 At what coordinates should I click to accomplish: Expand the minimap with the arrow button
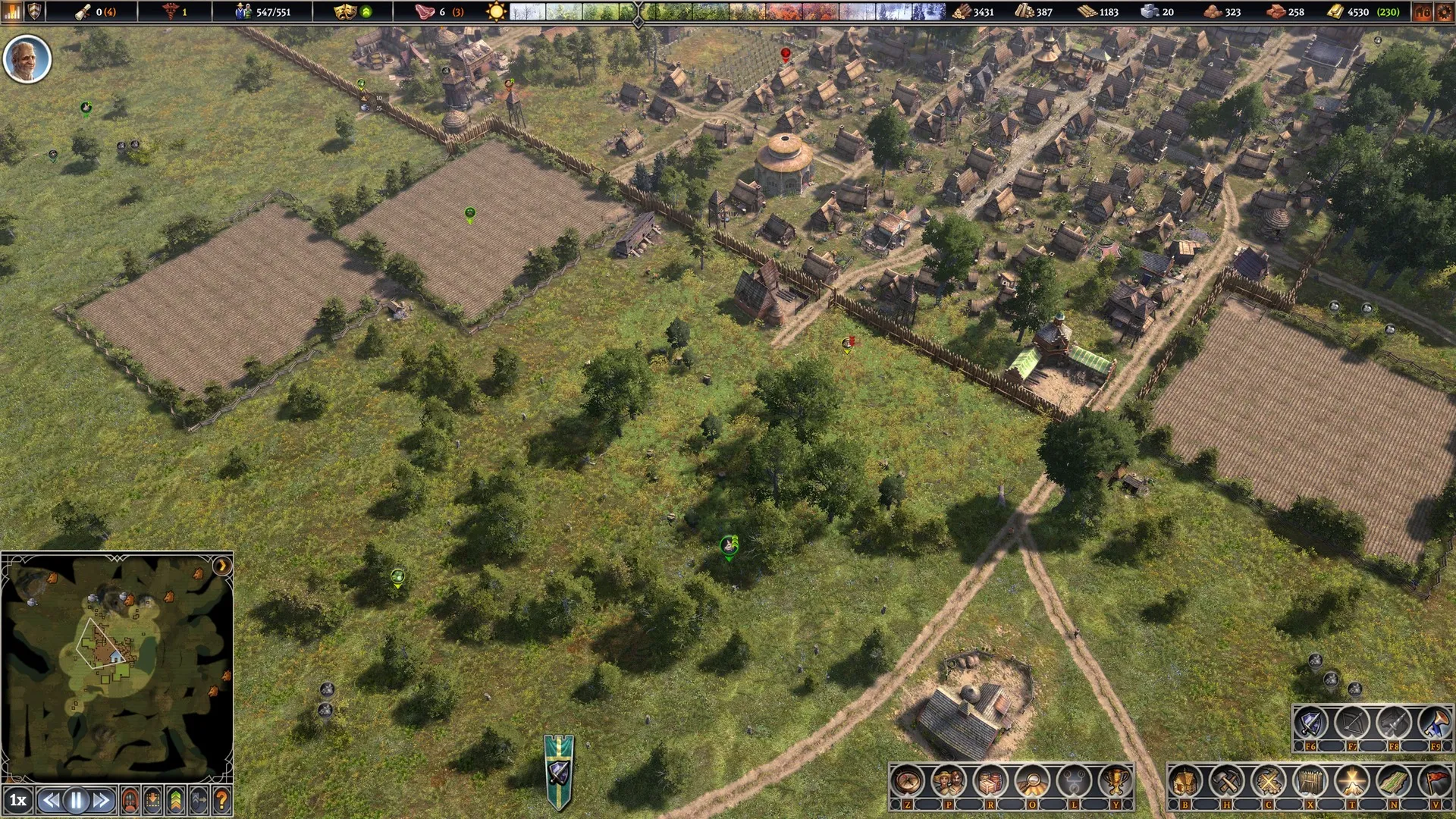coord(222,566)
